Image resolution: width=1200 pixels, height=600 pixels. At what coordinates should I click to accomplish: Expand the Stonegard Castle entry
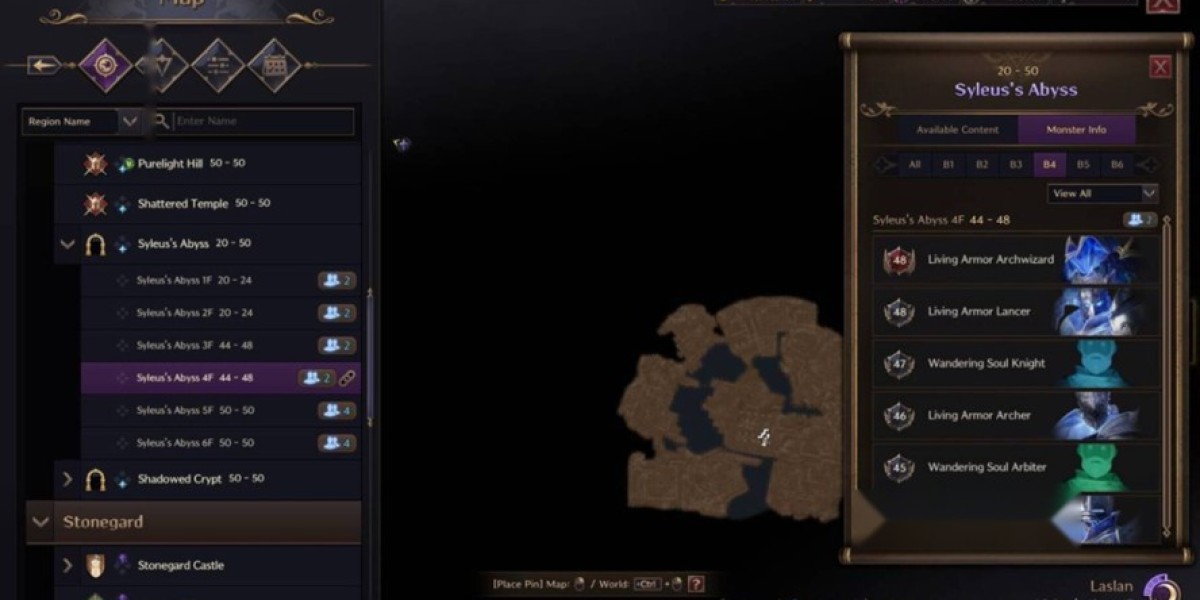pos(68,565)
